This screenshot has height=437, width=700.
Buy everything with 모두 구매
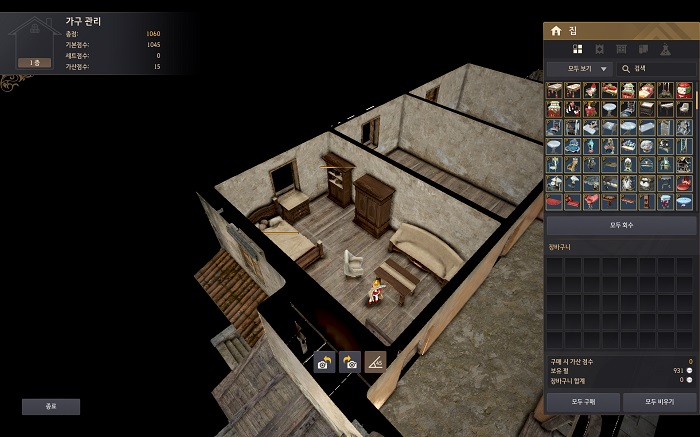pos(582,401)
